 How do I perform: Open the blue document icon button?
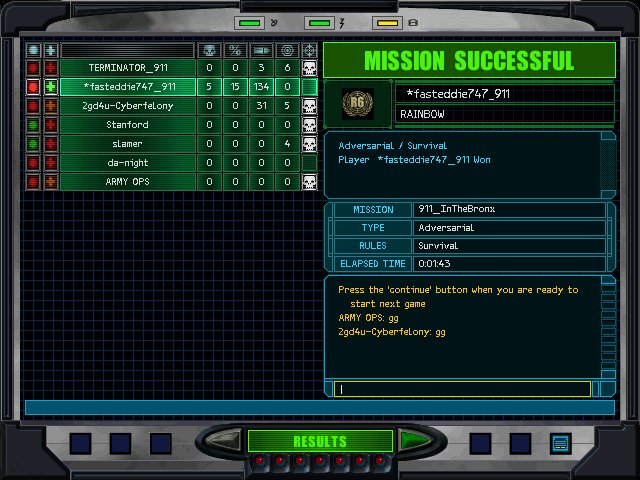click(560, 442)
